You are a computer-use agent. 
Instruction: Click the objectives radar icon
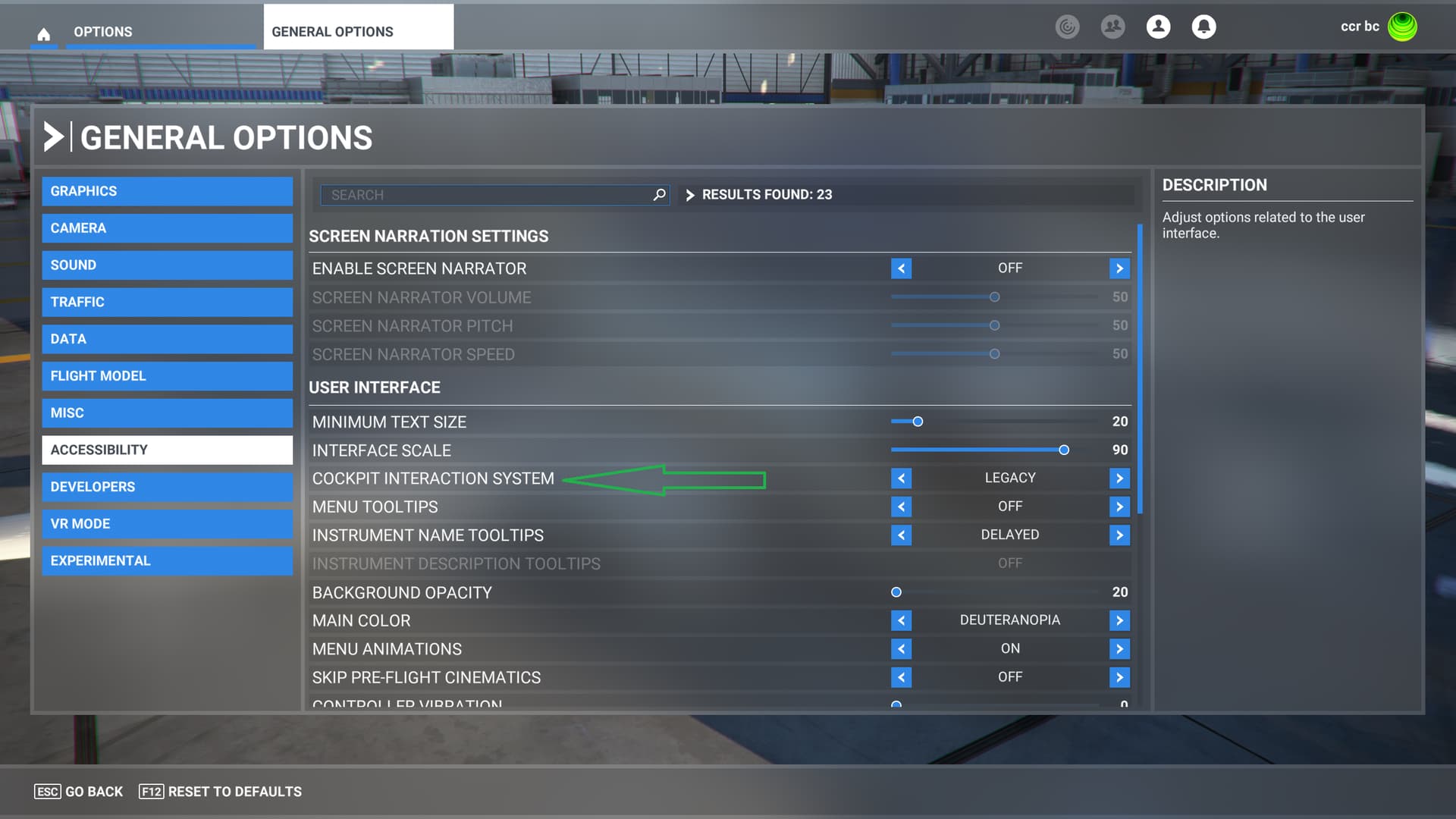click(1068, 27)
